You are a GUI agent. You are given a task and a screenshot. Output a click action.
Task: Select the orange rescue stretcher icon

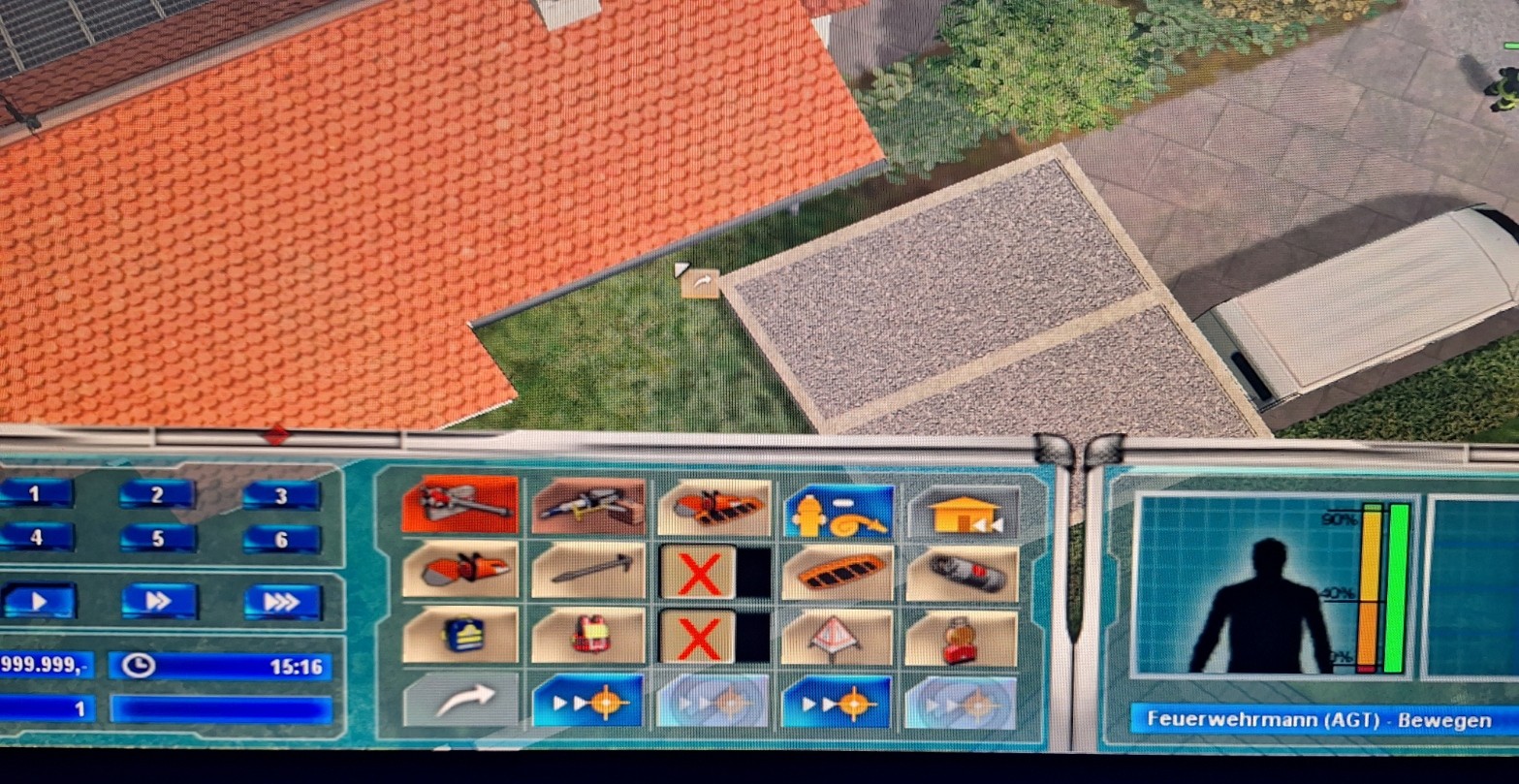point(839,572)
